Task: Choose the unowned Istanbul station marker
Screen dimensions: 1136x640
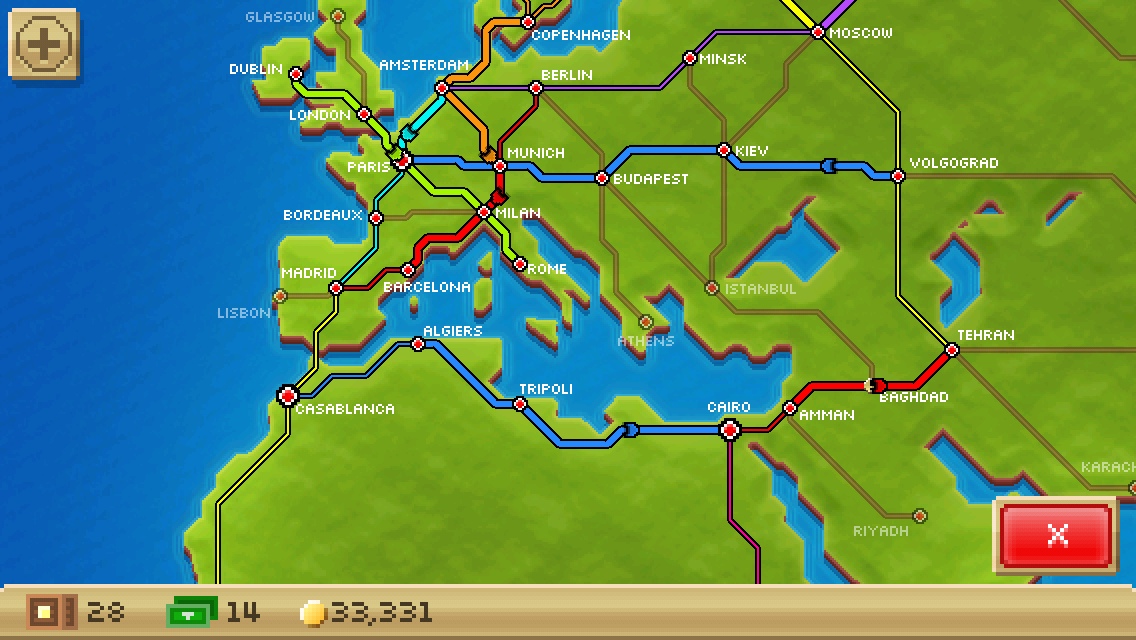Action: (711, 288)
